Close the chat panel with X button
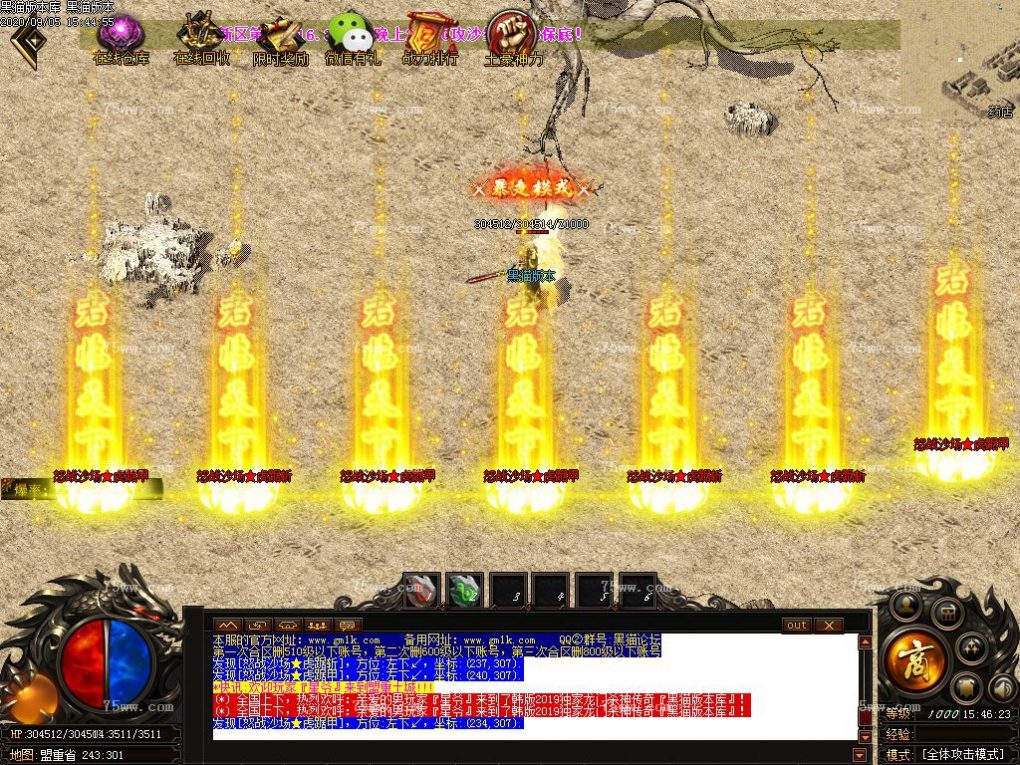Image resolution: width=1020 pixels, height=765 pixels. pos(828,625)
